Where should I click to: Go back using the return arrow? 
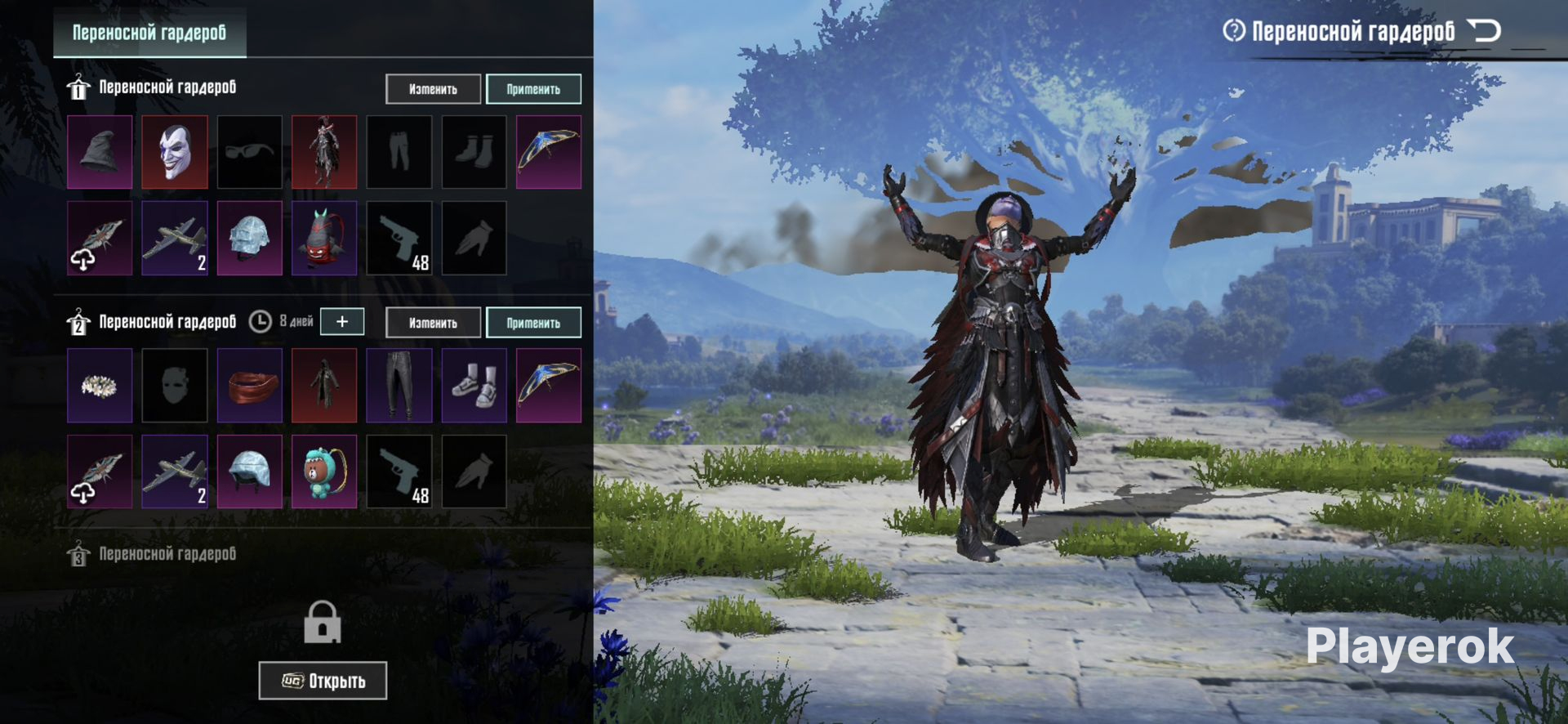click(1484, 31)
